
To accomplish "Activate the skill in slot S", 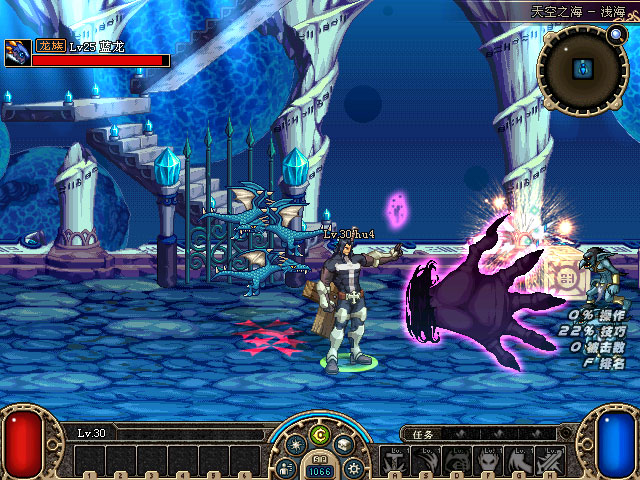I will click(425, 461).
